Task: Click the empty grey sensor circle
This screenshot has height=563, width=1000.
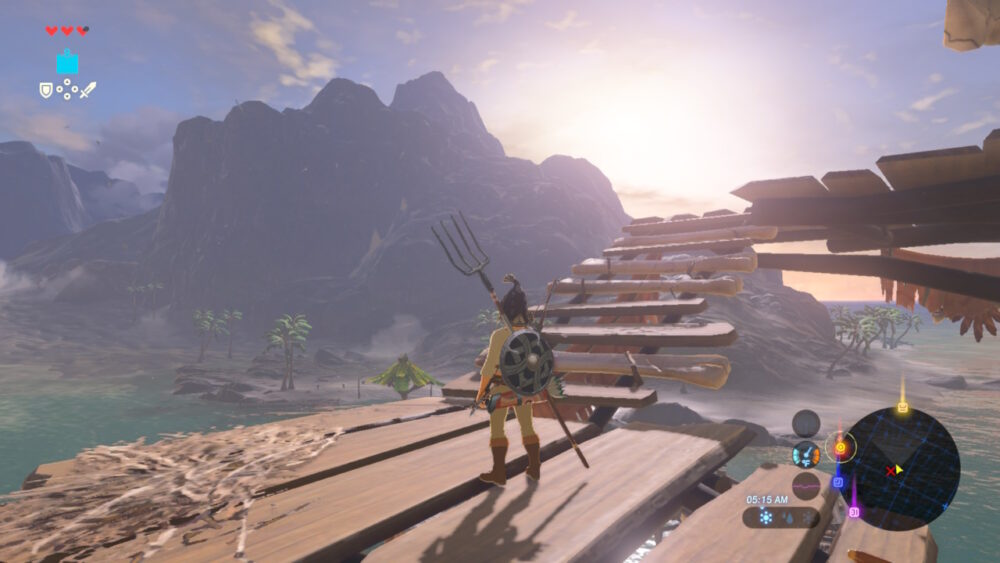Action: point(806,423)
